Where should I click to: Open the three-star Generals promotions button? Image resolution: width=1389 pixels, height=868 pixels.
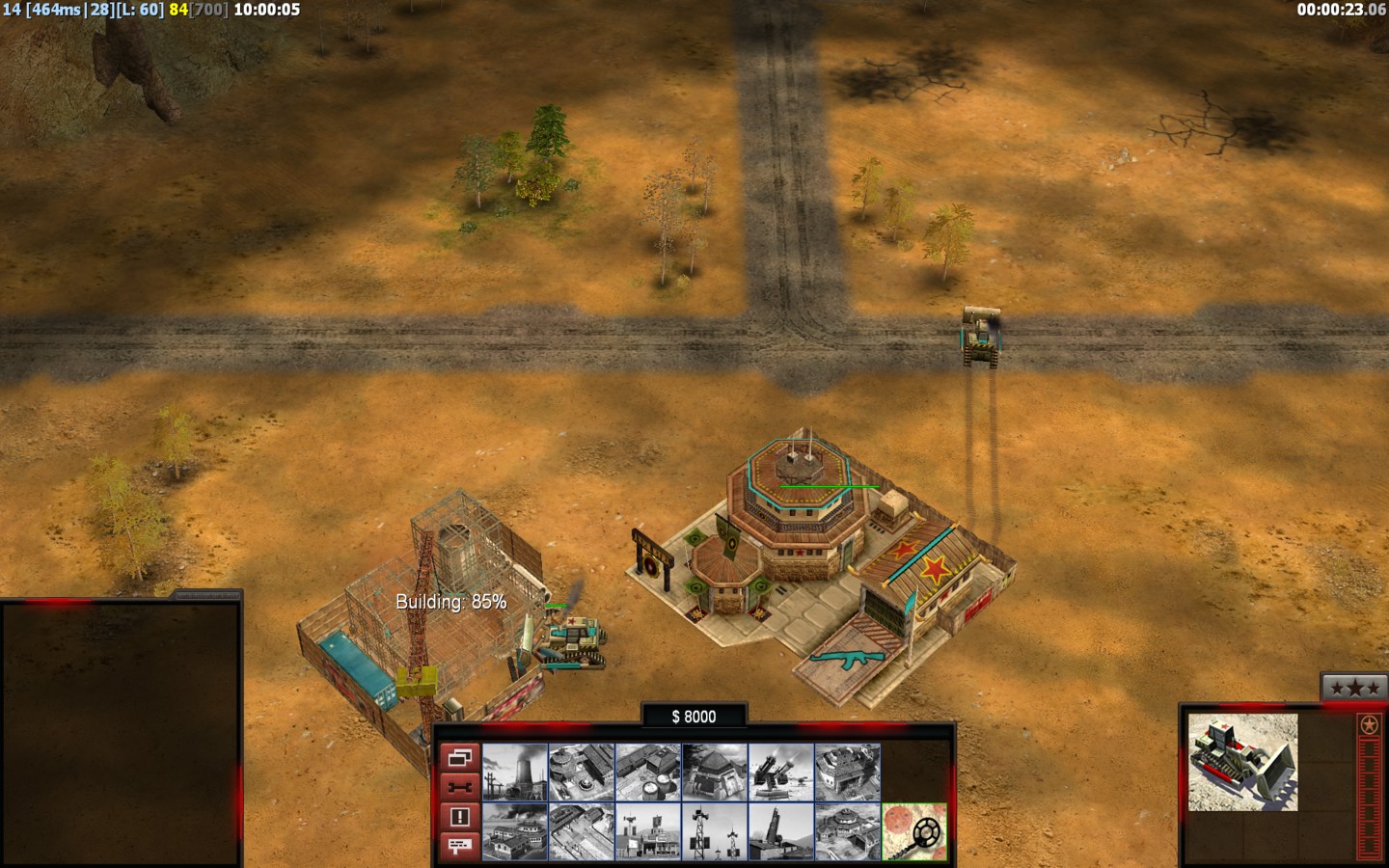tap(1353, 688)
